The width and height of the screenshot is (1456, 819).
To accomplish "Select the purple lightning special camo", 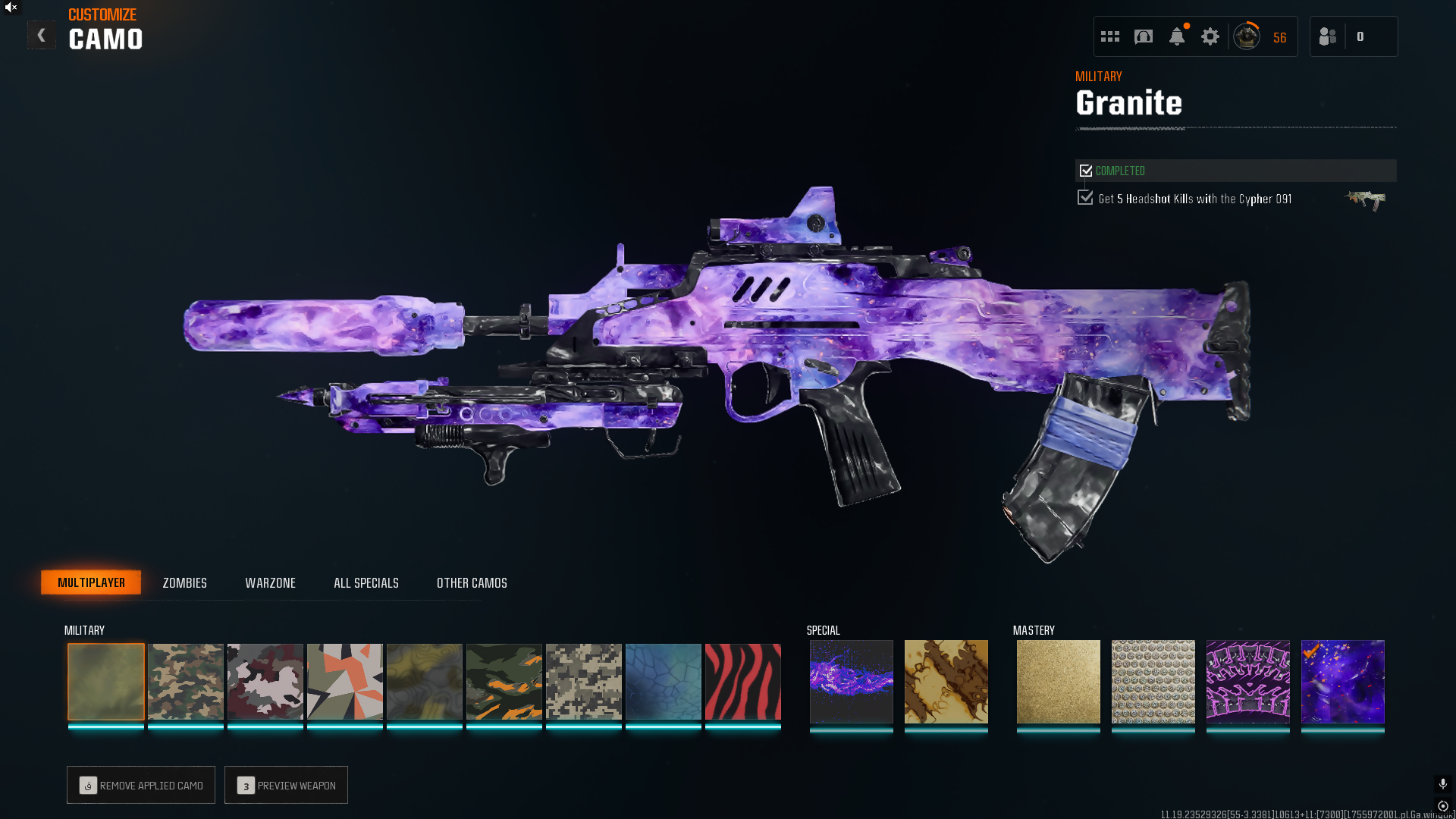I will [852, 682].
